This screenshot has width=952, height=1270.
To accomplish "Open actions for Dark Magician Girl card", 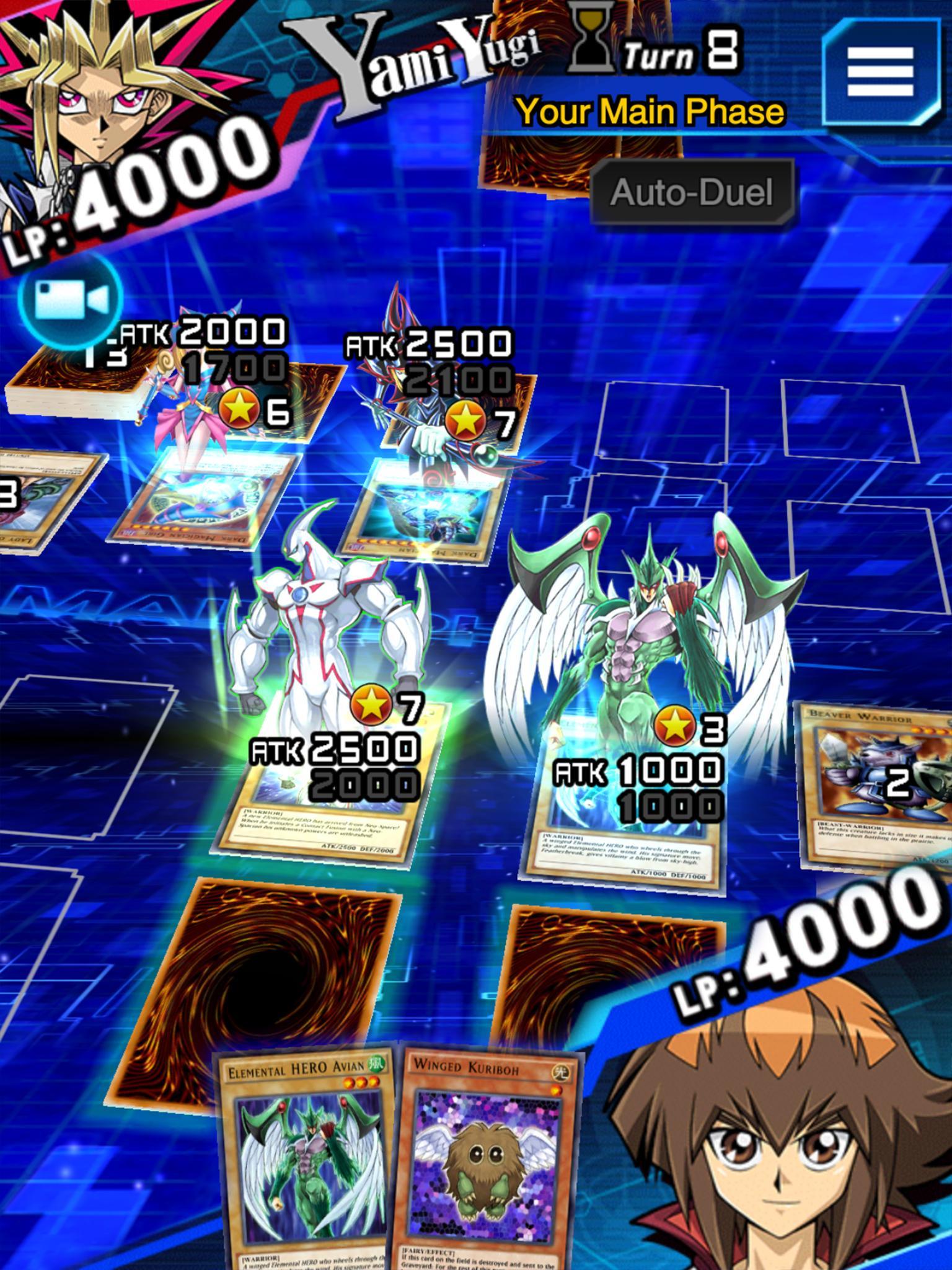I will pyautogui.click(x=205, y=496).
